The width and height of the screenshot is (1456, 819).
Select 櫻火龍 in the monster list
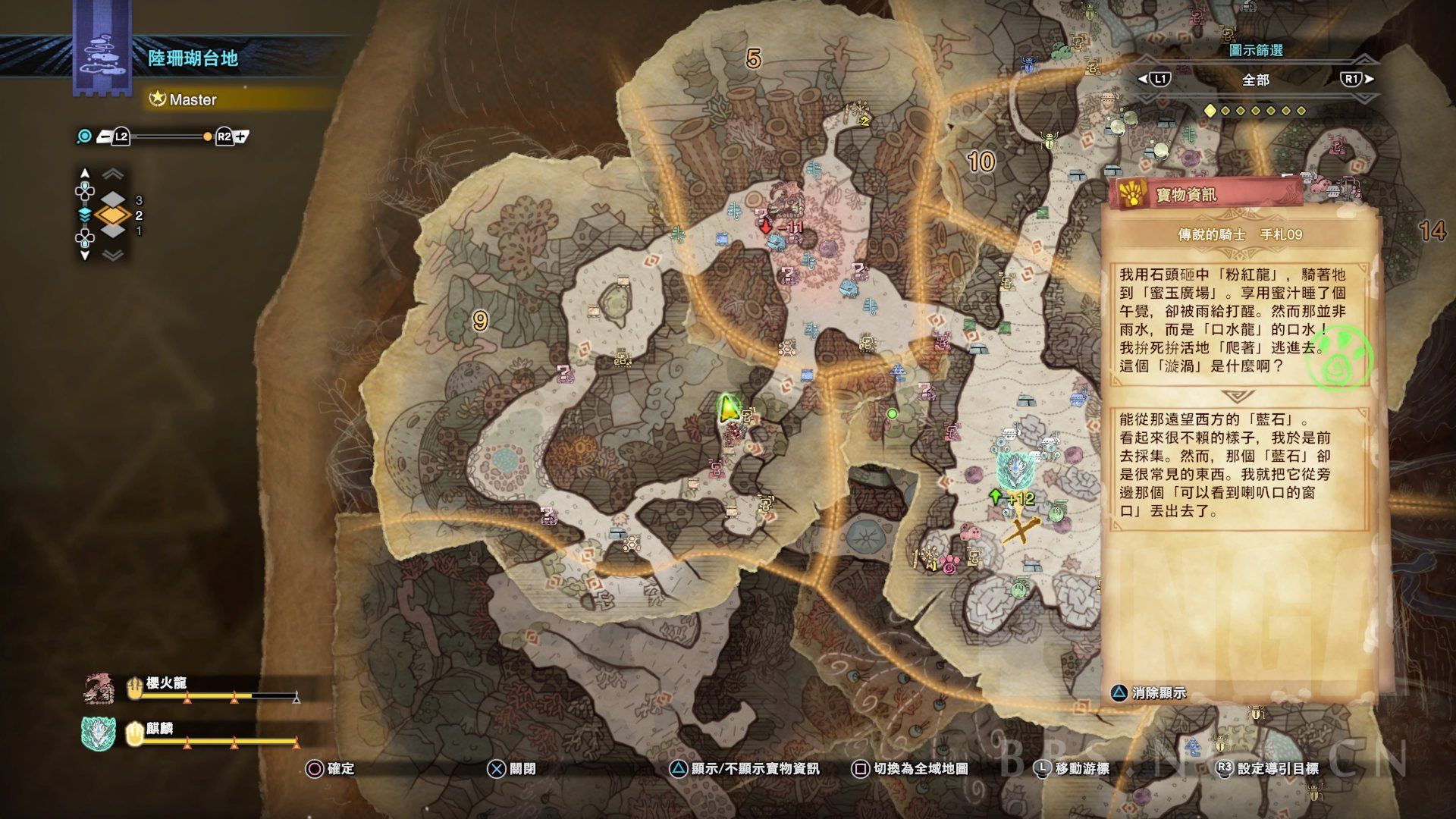(166, 682)
